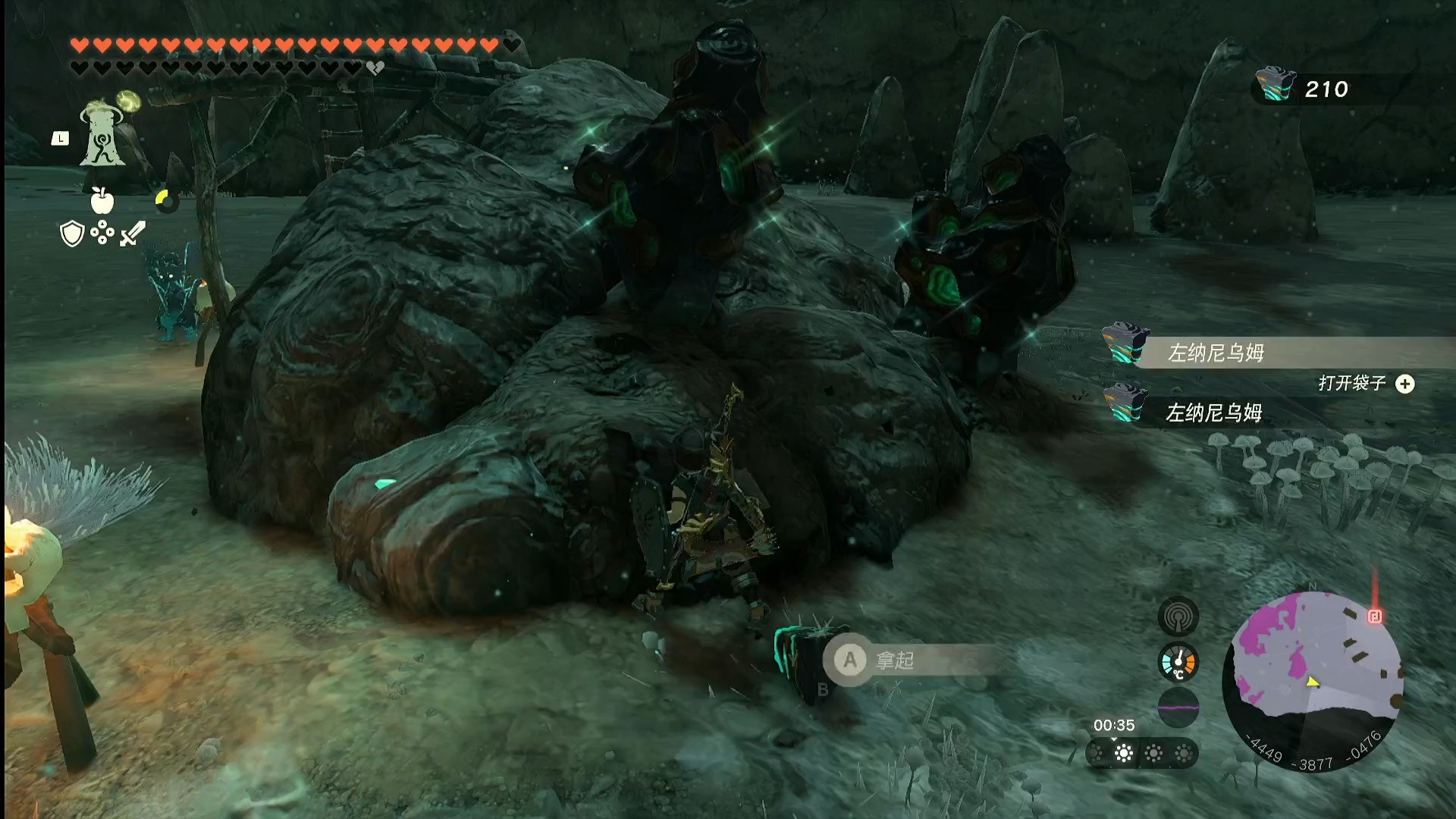
Task: Choose the shield quick-select icon
Action: pos(72,234)
